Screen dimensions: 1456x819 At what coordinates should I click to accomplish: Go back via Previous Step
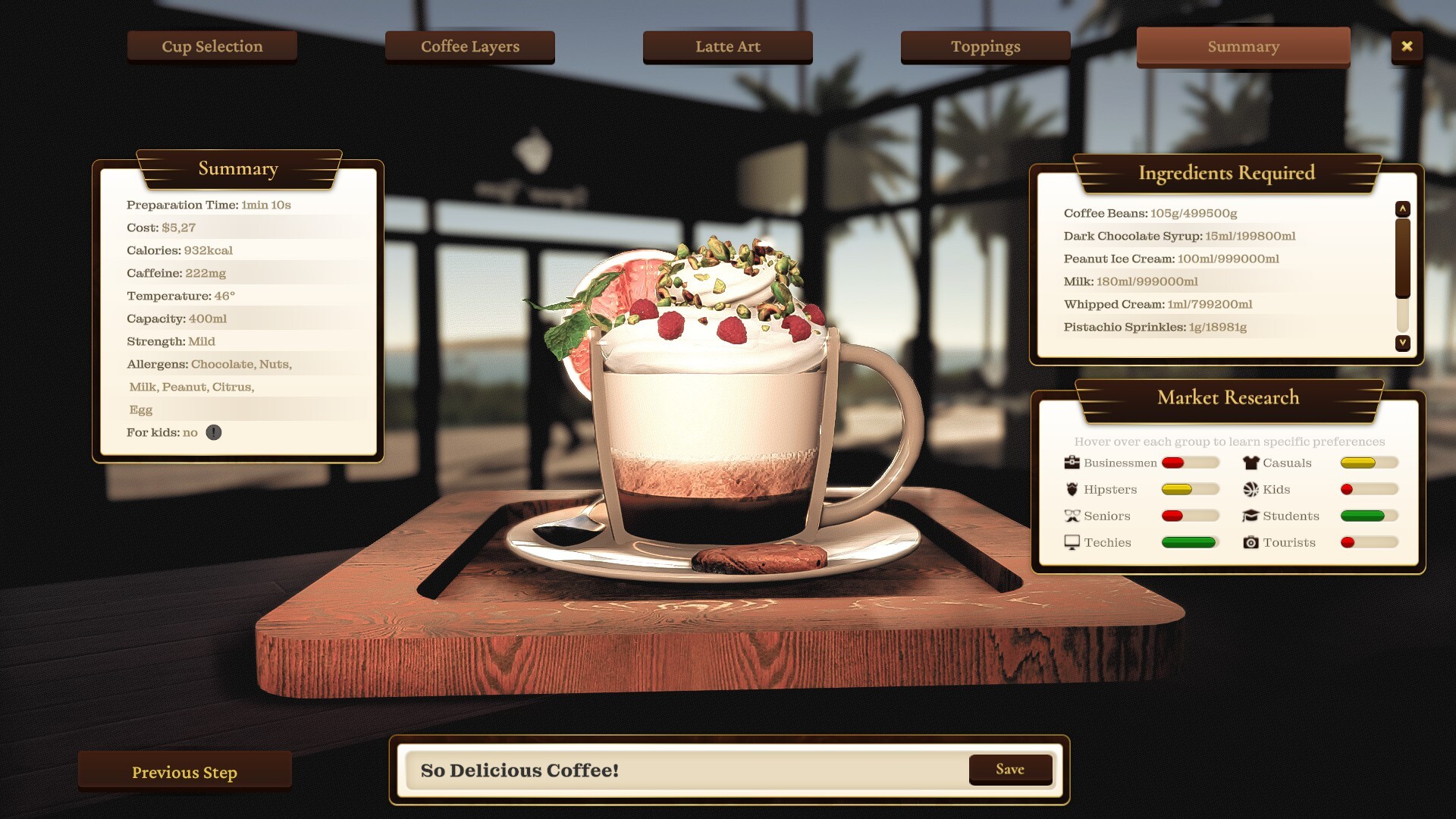pos(184,771)
